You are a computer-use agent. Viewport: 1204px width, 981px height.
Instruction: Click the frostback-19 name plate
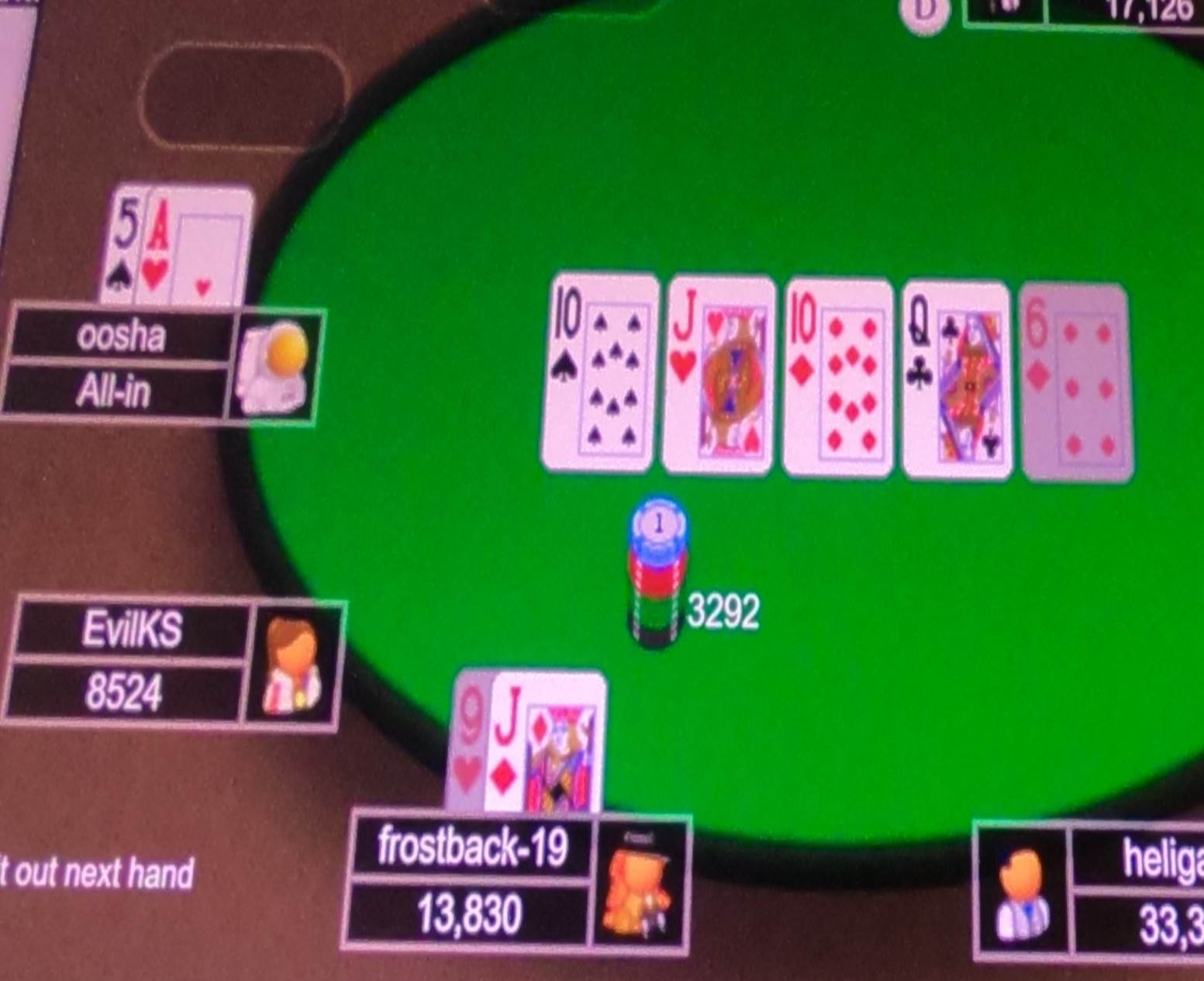pyautogui.click(x=471, y=849)
